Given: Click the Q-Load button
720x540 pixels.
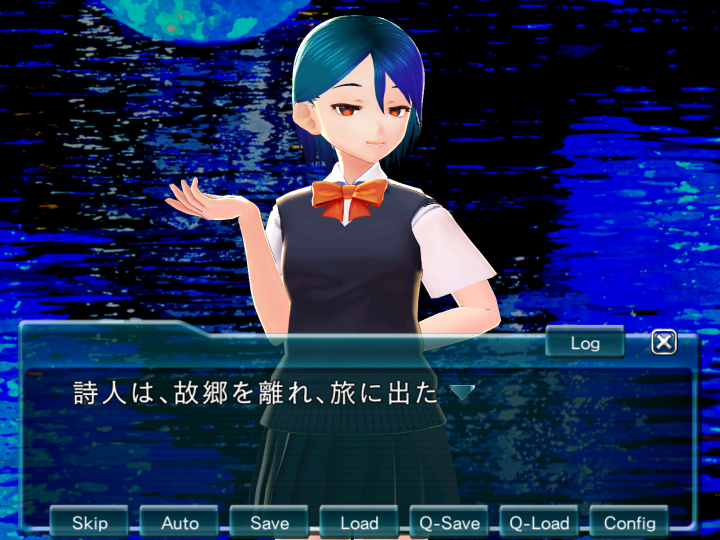Looking at the screenshot, I should pos(539,522).
